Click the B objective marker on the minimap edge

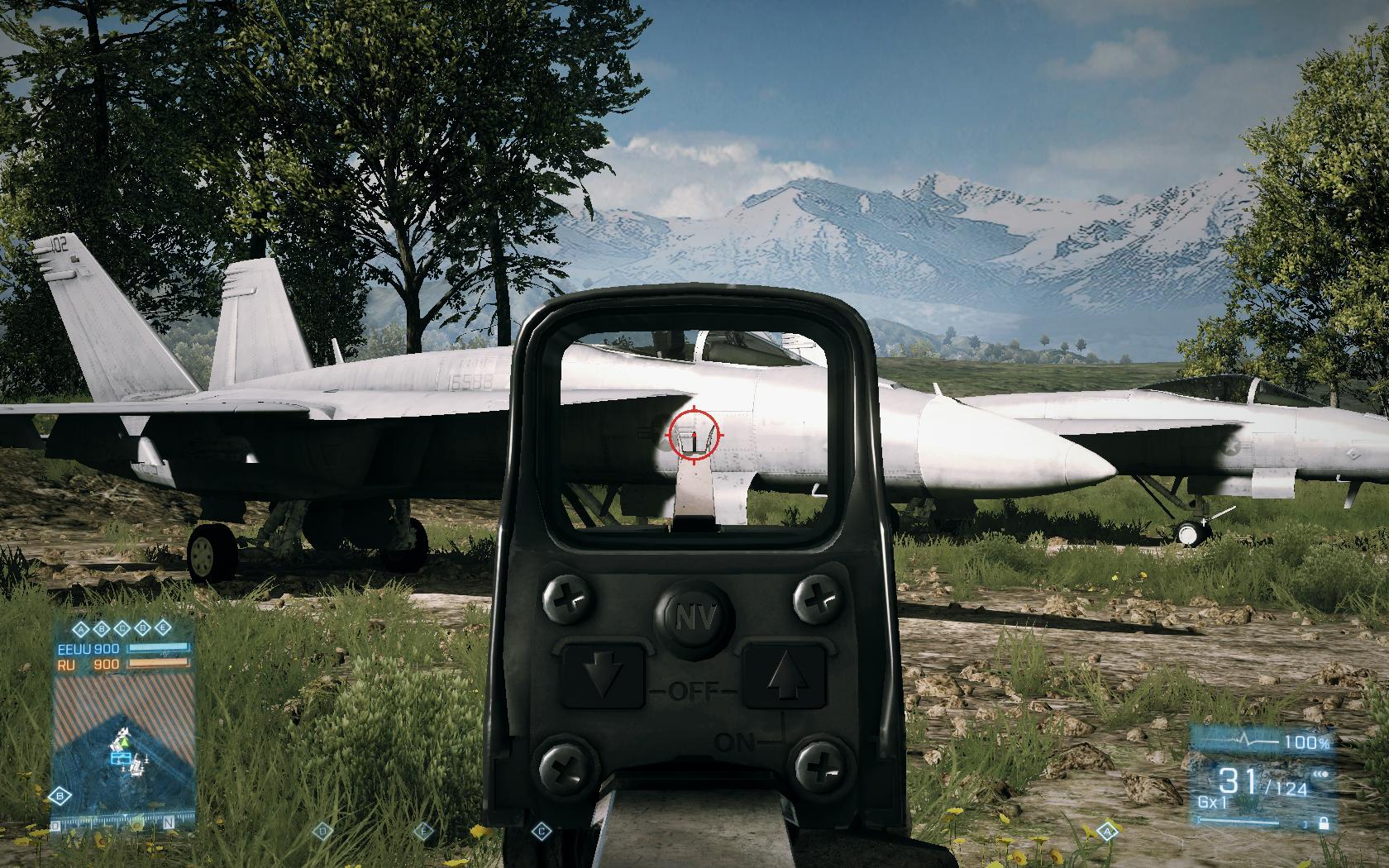tap(60, 795)
